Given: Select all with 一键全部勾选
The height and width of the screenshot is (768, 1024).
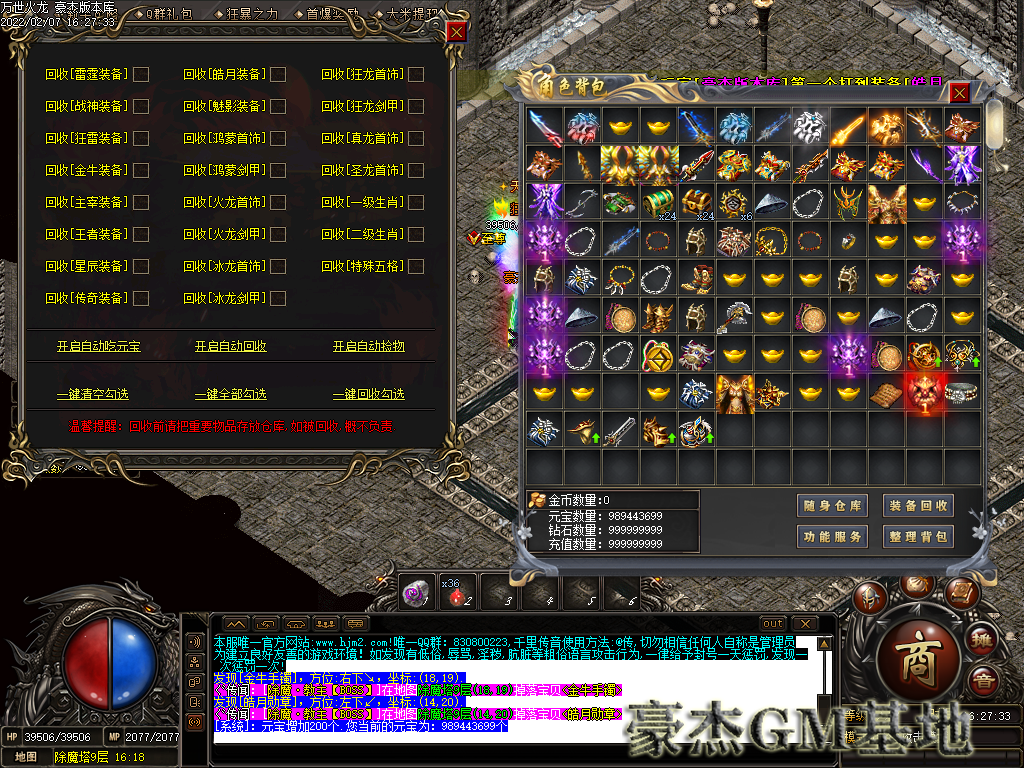Looking at the screenshot, I should pyautogui.click(x=231, y=394).
